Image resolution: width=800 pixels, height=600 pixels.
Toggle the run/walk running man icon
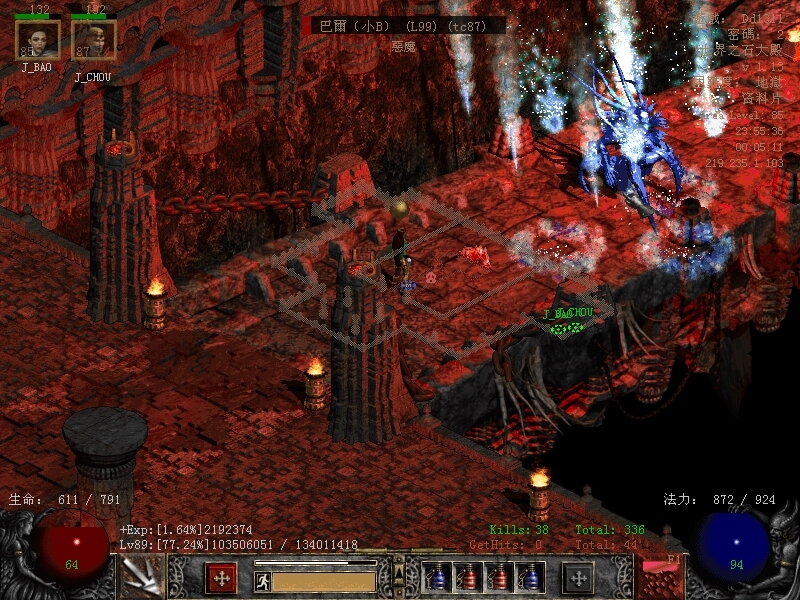pos(262,581)
